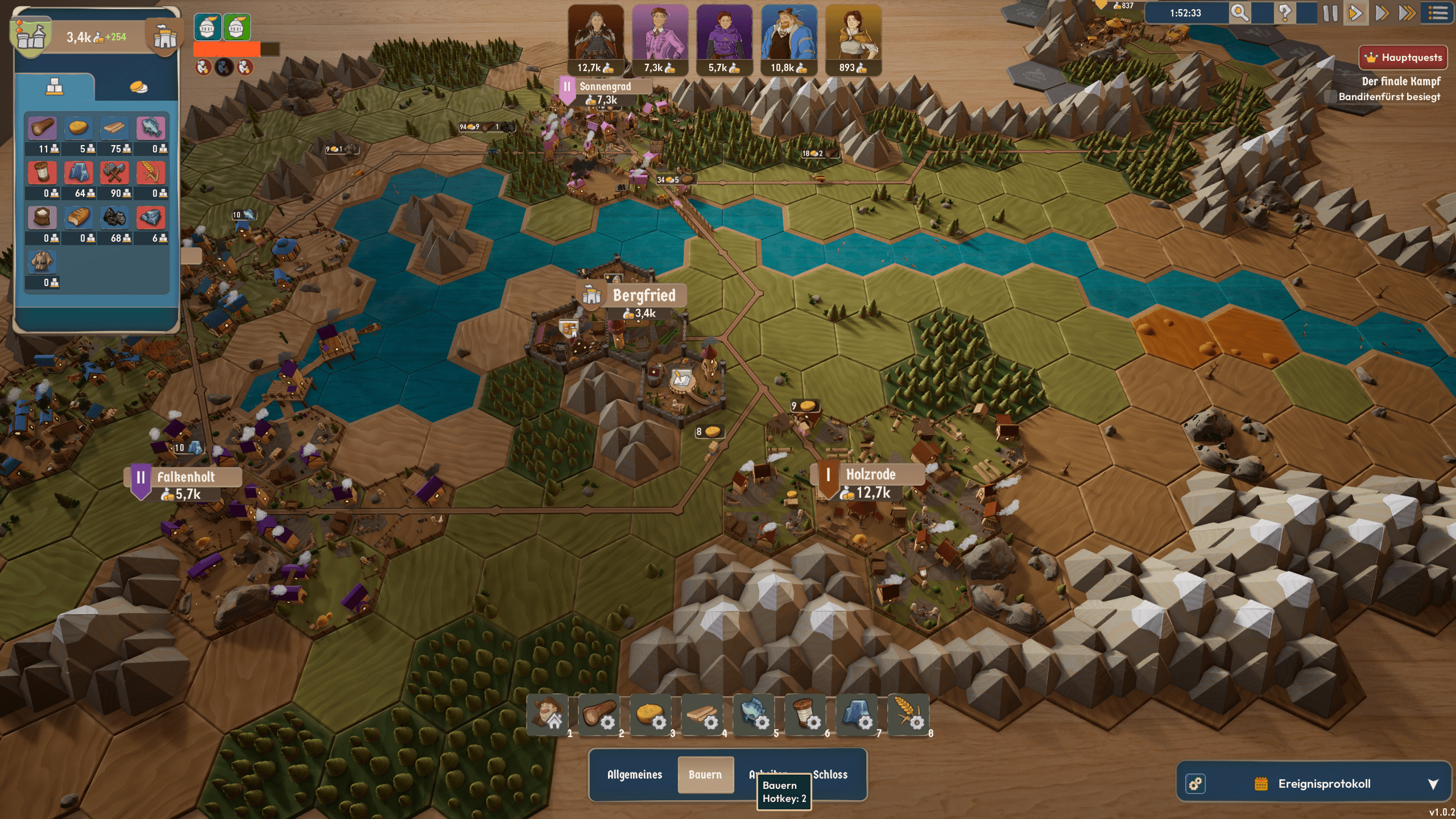1456x819 pixels.
Task: Click the Falkenholt town label
Action: (x=185, y=477)
